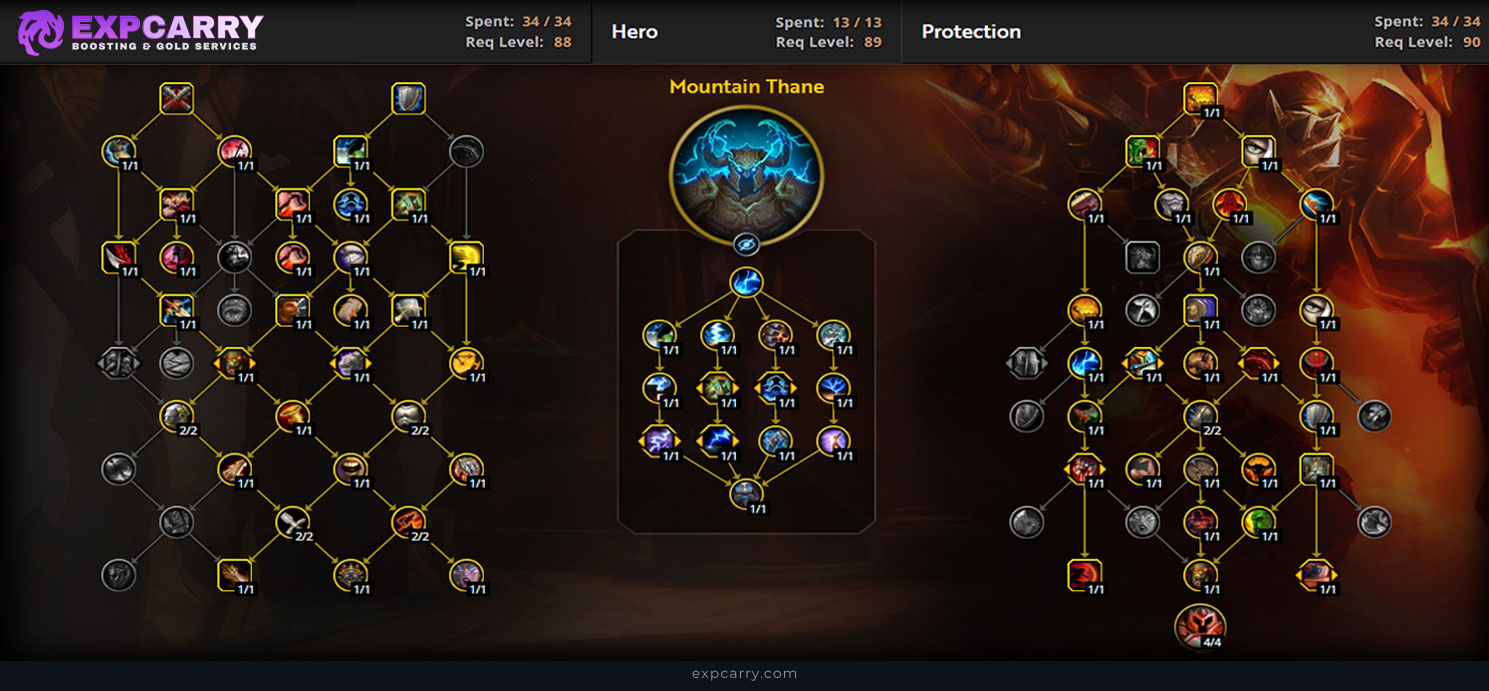Select the first talent of the Protection tree

click(1200, 99)
